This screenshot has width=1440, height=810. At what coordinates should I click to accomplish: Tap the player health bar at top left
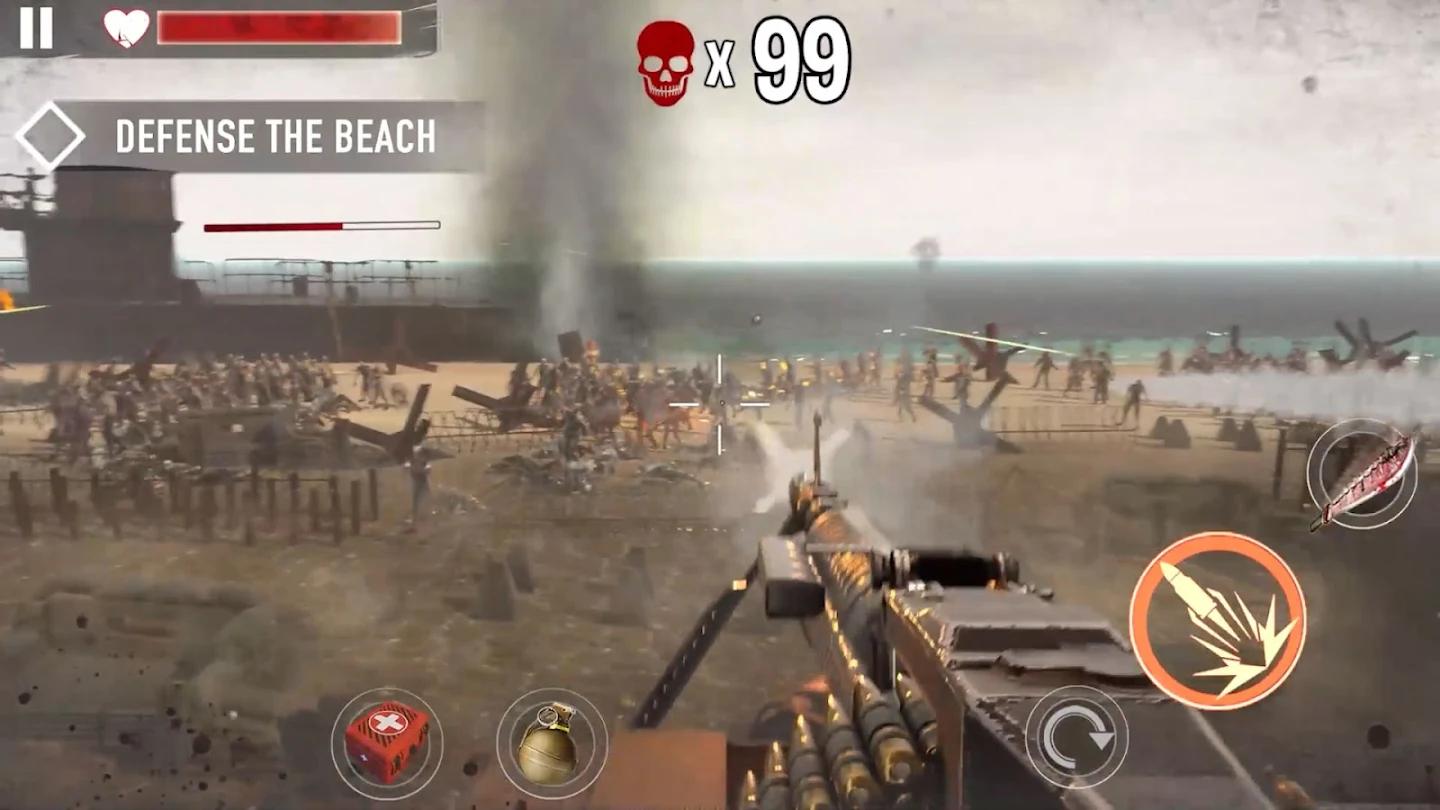[x=280, y=29]
